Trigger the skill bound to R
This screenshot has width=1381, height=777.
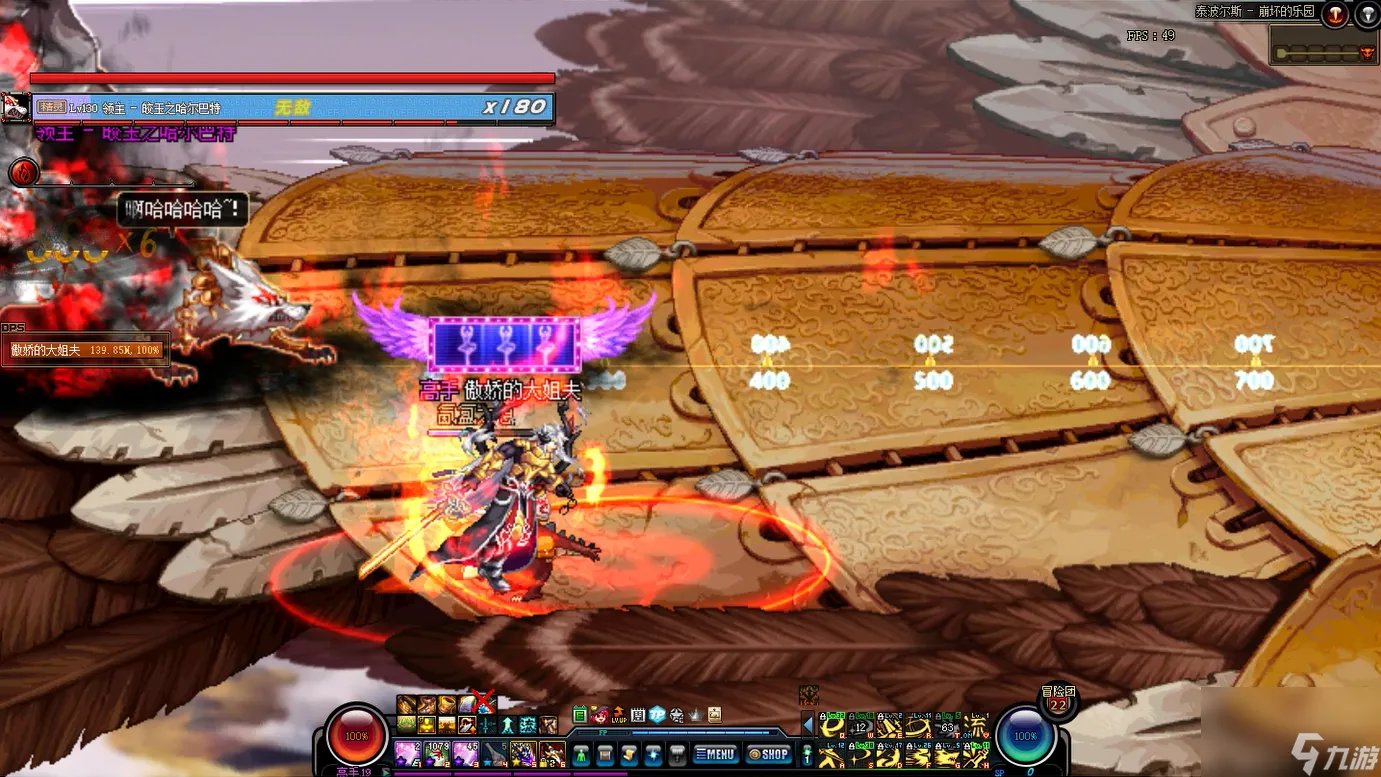click(918, 727)
